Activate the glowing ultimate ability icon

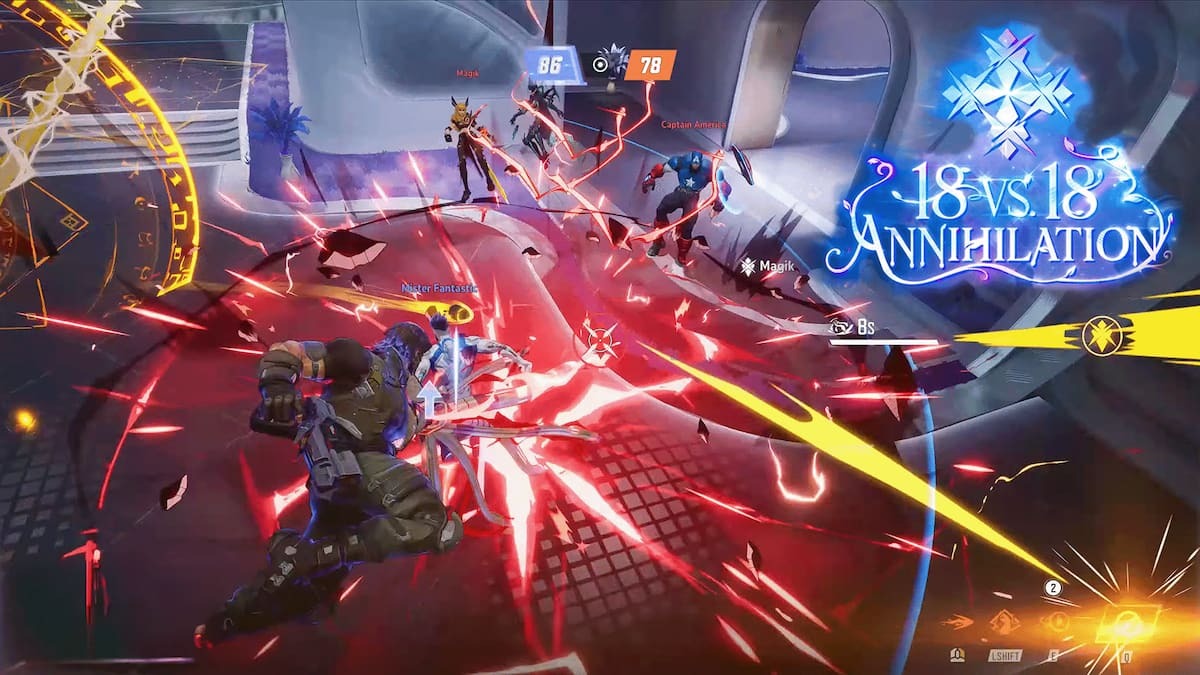[x=1126, y=624]
